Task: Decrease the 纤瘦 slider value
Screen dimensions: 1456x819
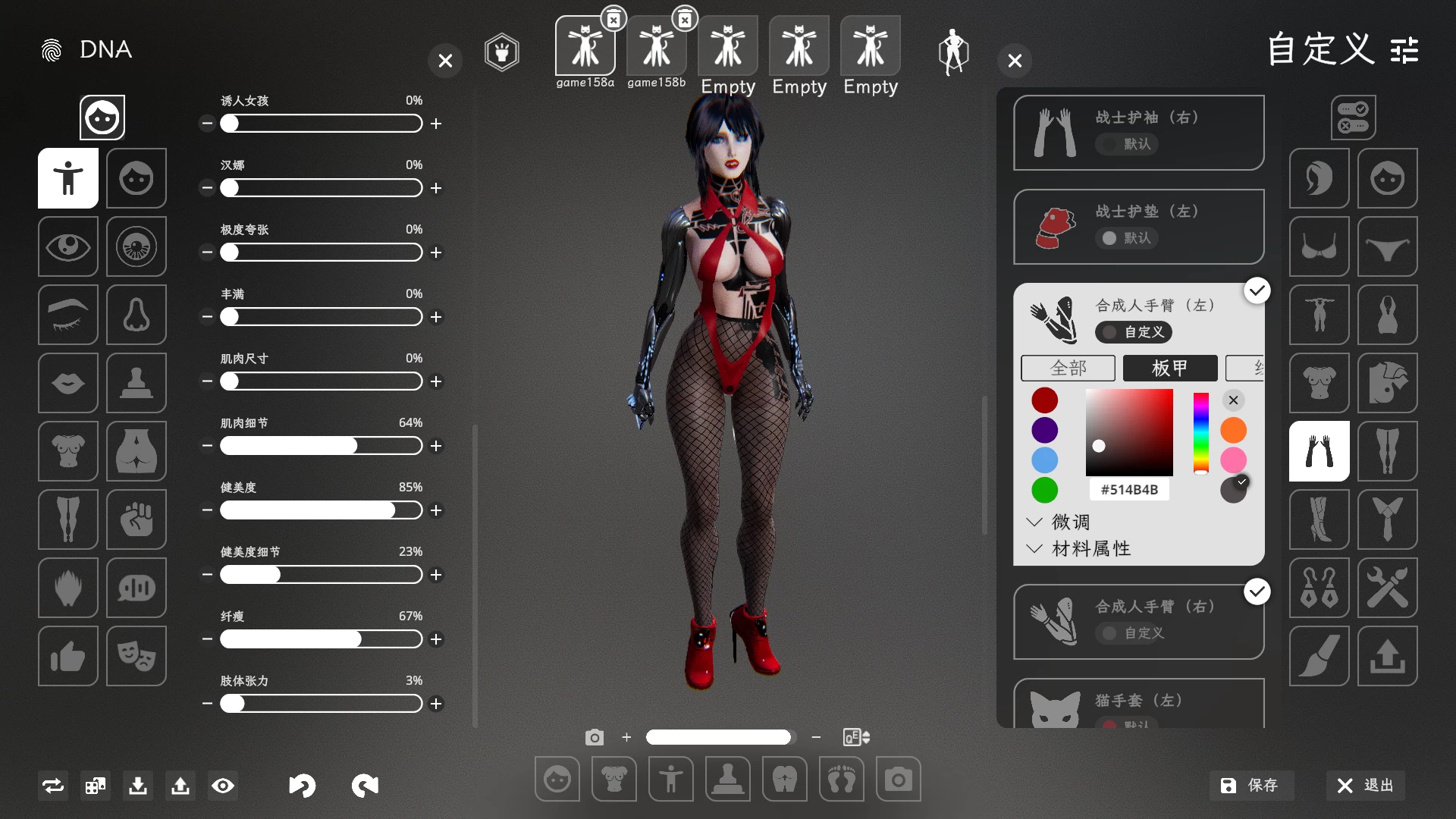Action: click(207, 639)
